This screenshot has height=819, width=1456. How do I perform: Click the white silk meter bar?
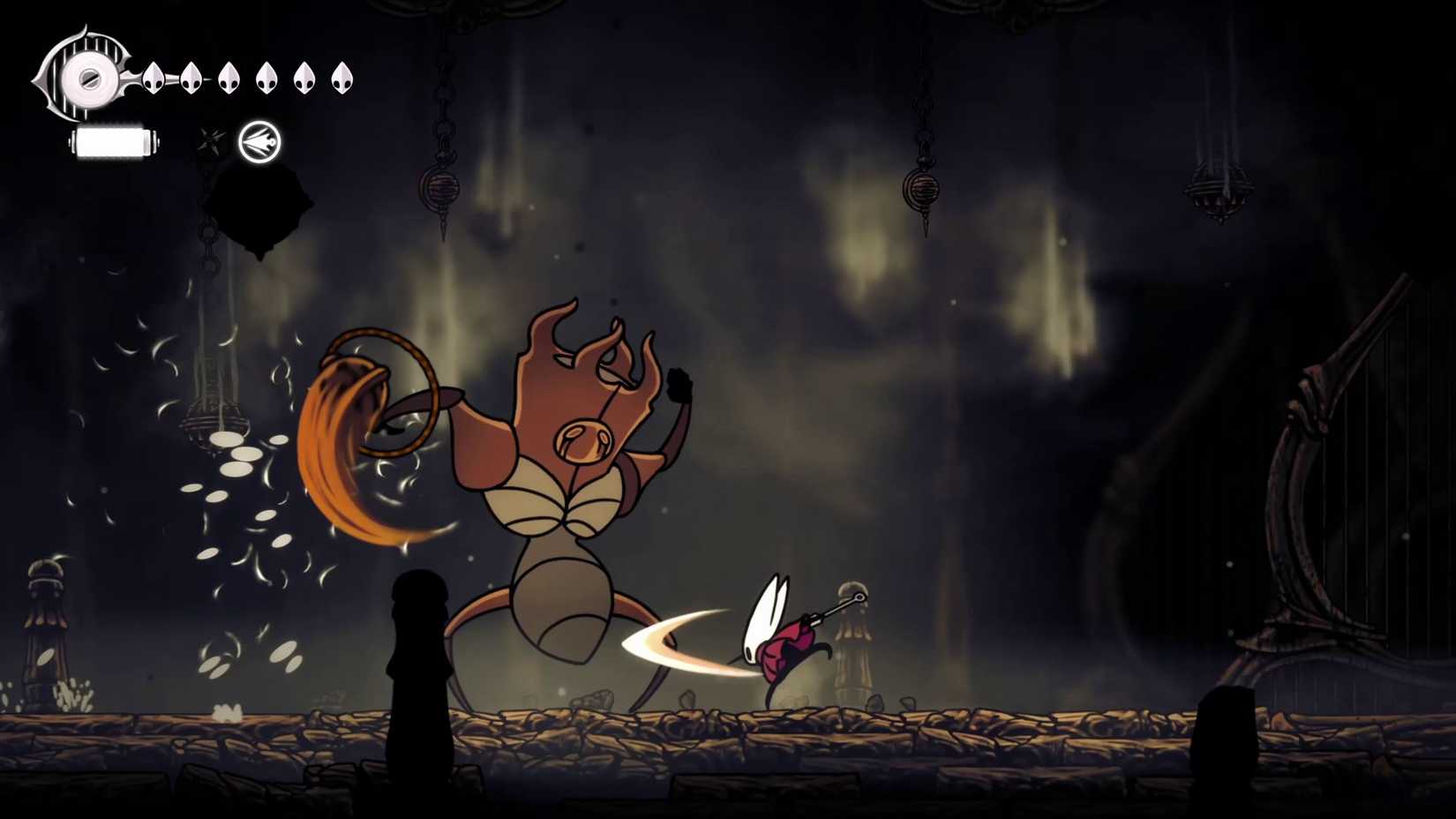pos(112,141)
